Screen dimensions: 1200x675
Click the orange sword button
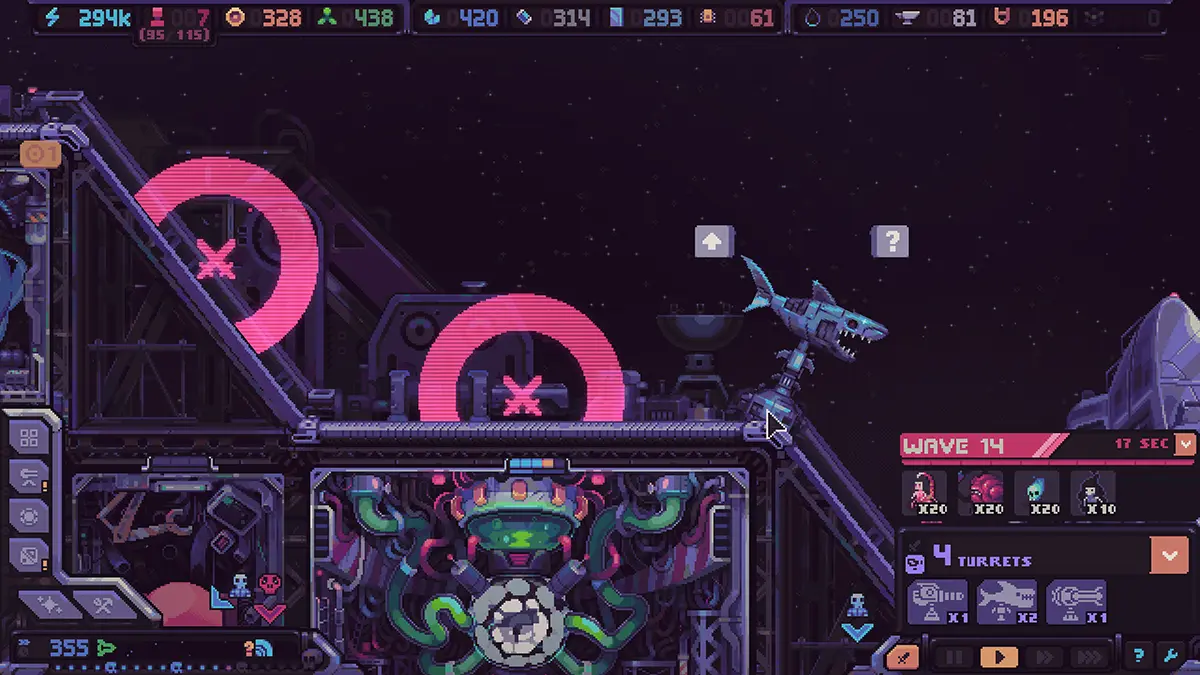pos(903,657)
